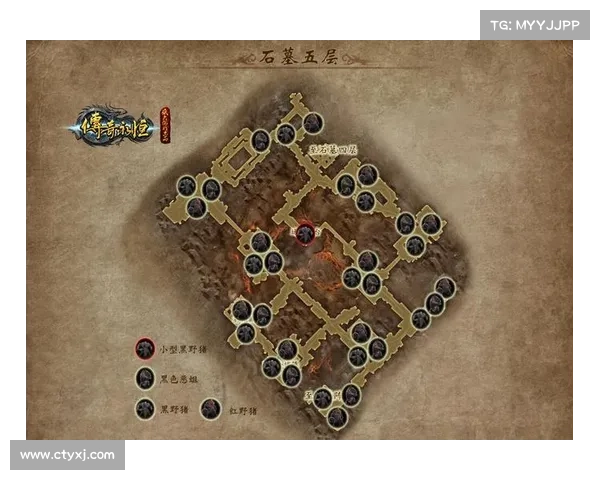
Task: Click the TG: MYYJJPP contact label
Action: click(x=535, y=24)
